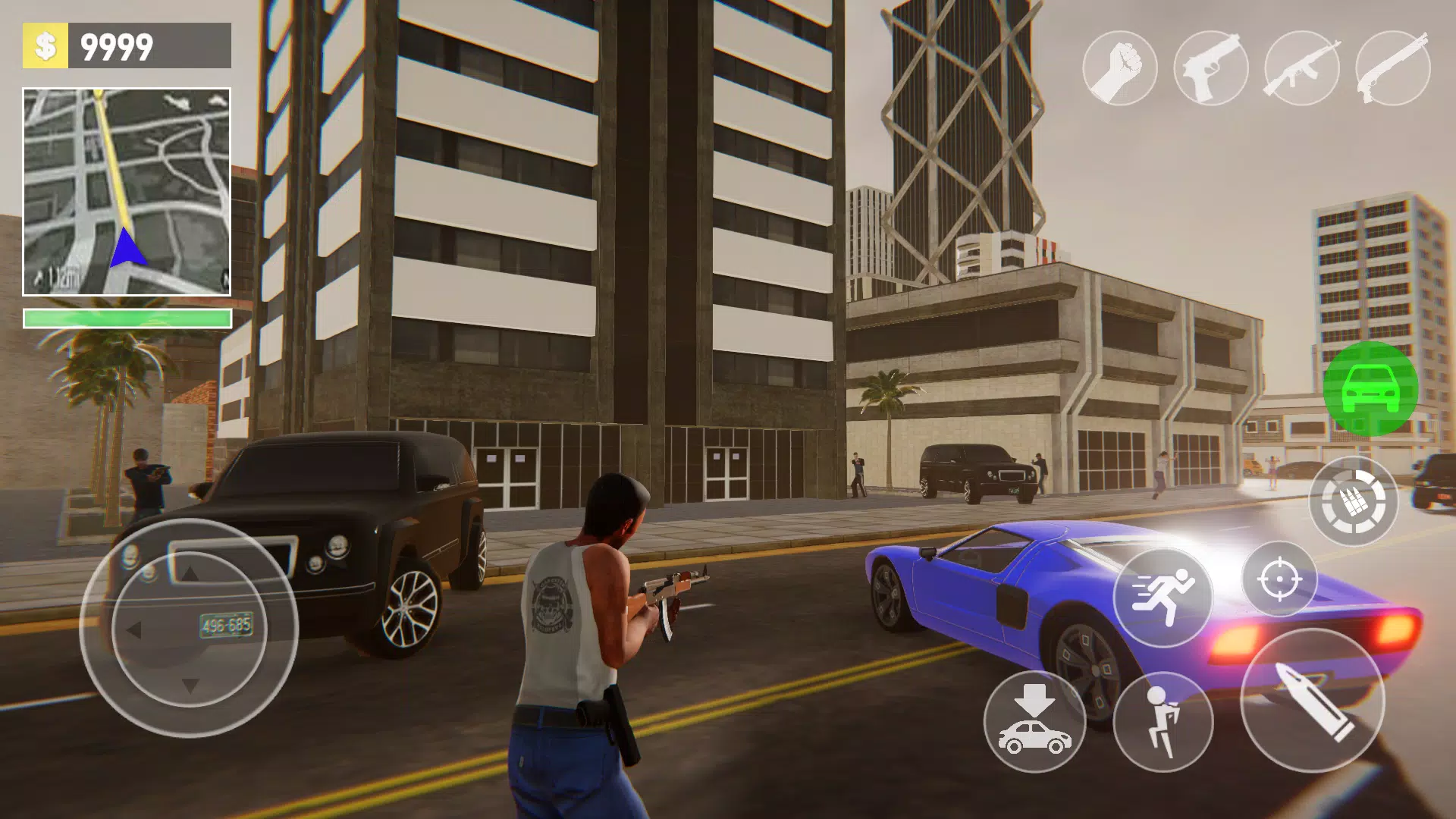Toggle the crosshair aim button
This screenshot has width=1456, height=819.
coord(1279,579)
